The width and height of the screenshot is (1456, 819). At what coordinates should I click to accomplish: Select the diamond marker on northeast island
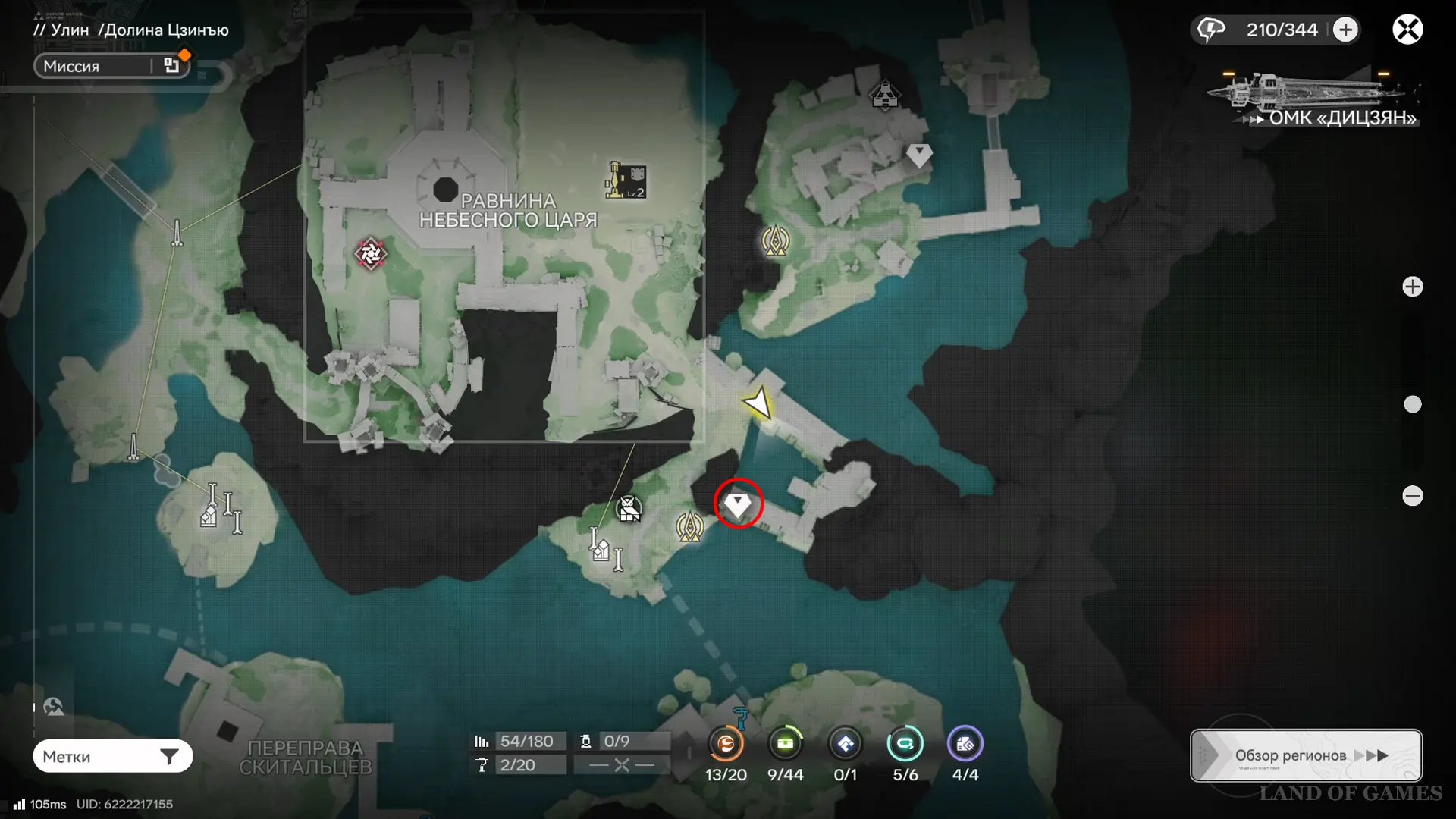coord(919,155)
